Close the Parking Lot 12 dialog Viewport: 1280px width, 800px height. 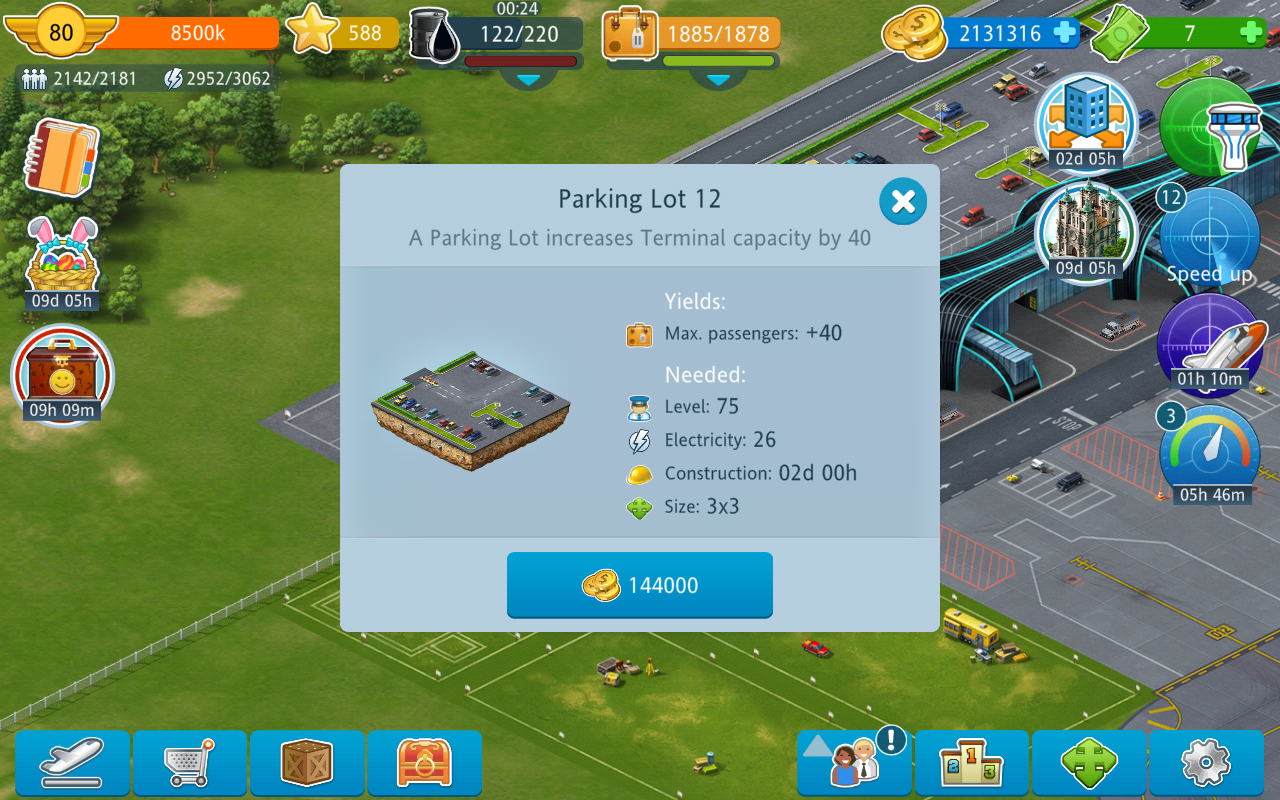[x=903, y=202]
